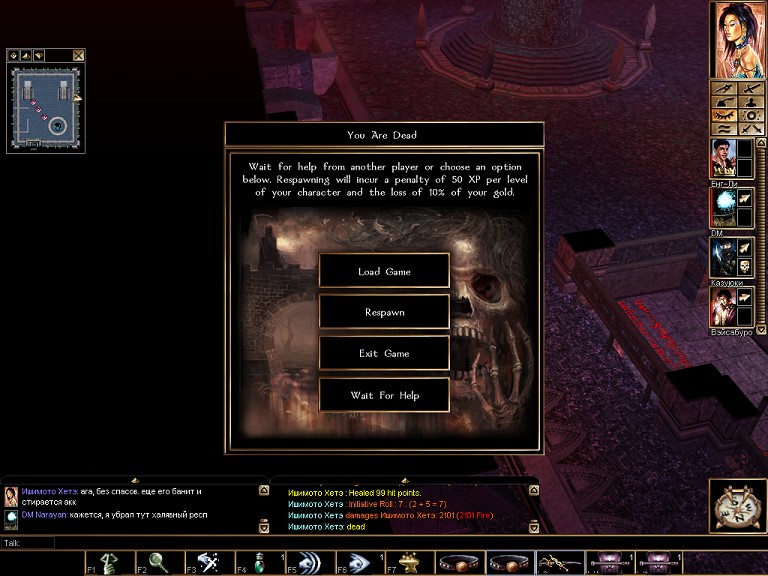Screen dimensions: 768x576
Task: Expand the chat log panel arrow
Action: (135, 481)
